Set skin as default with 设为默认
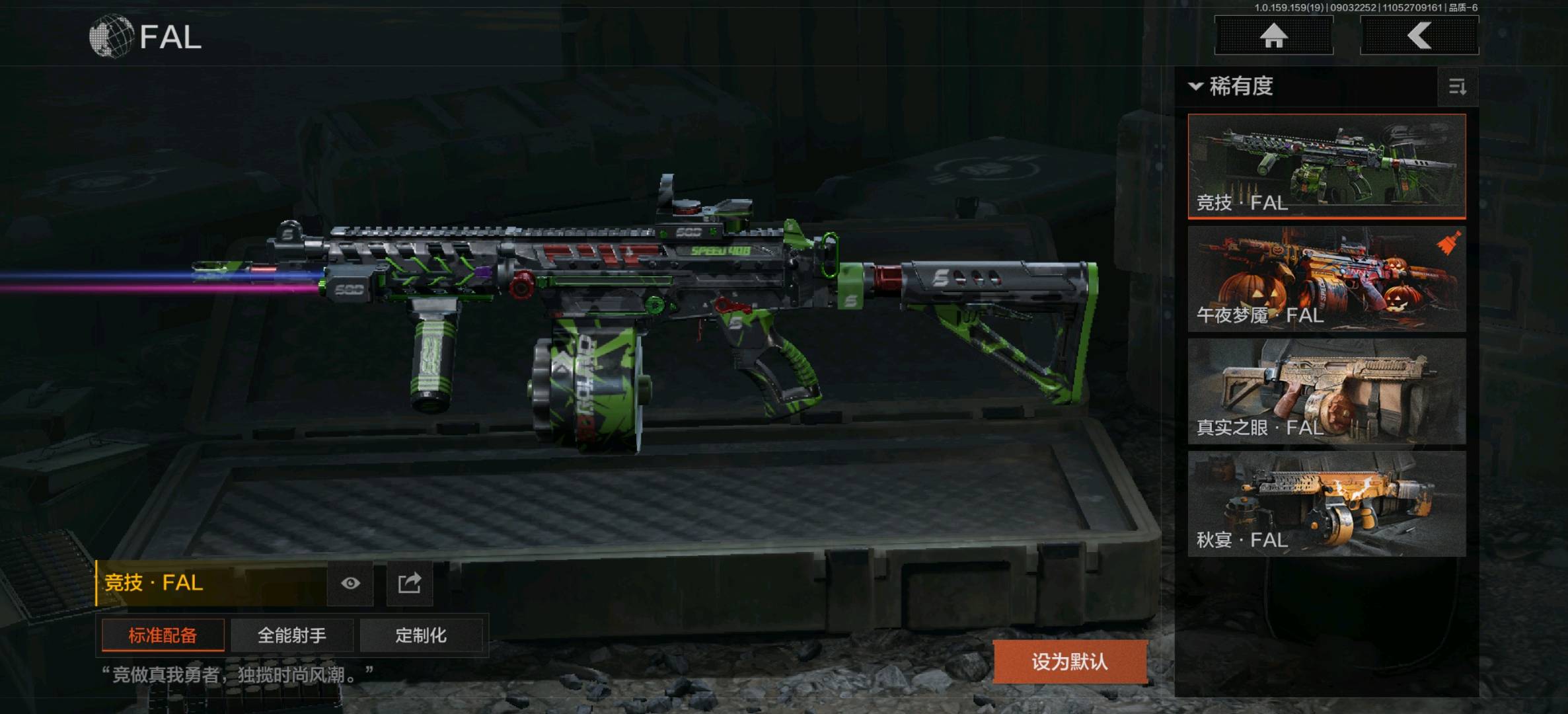 pos(1069,661)
